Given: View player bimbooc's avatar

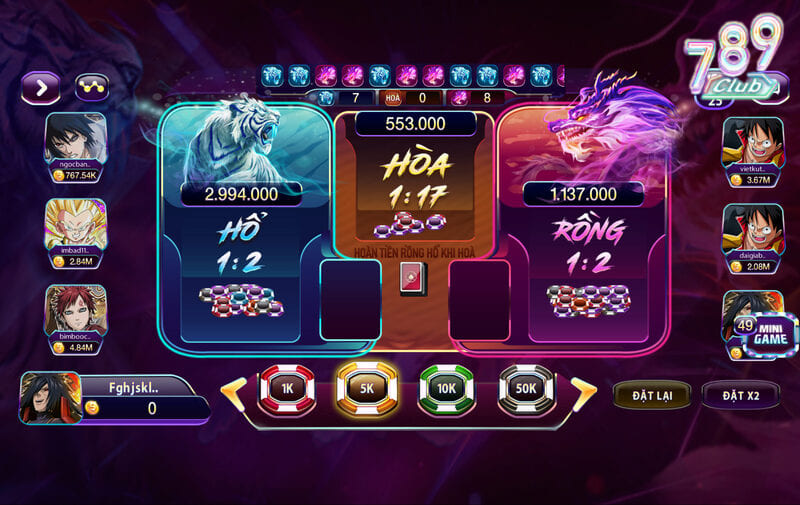Looking at the screenshot, I should point(74,310).
